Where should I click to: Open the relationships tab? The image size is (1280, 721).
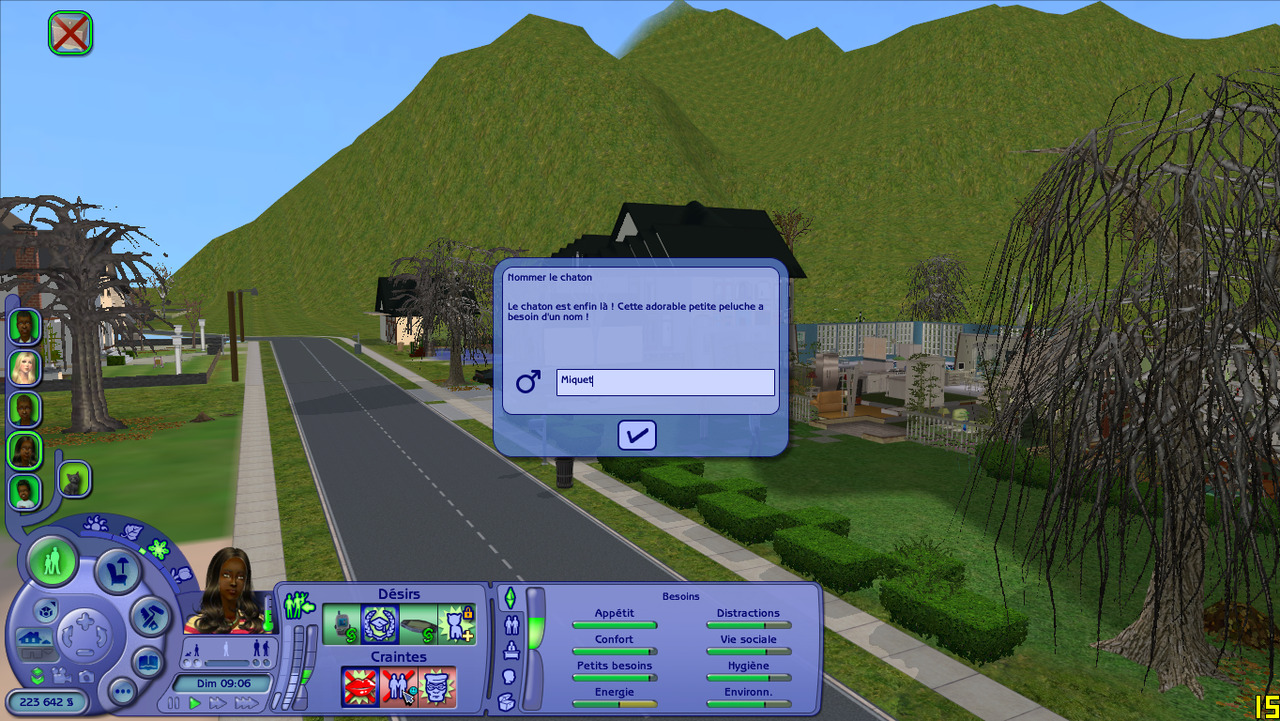(x=511, y=626)
